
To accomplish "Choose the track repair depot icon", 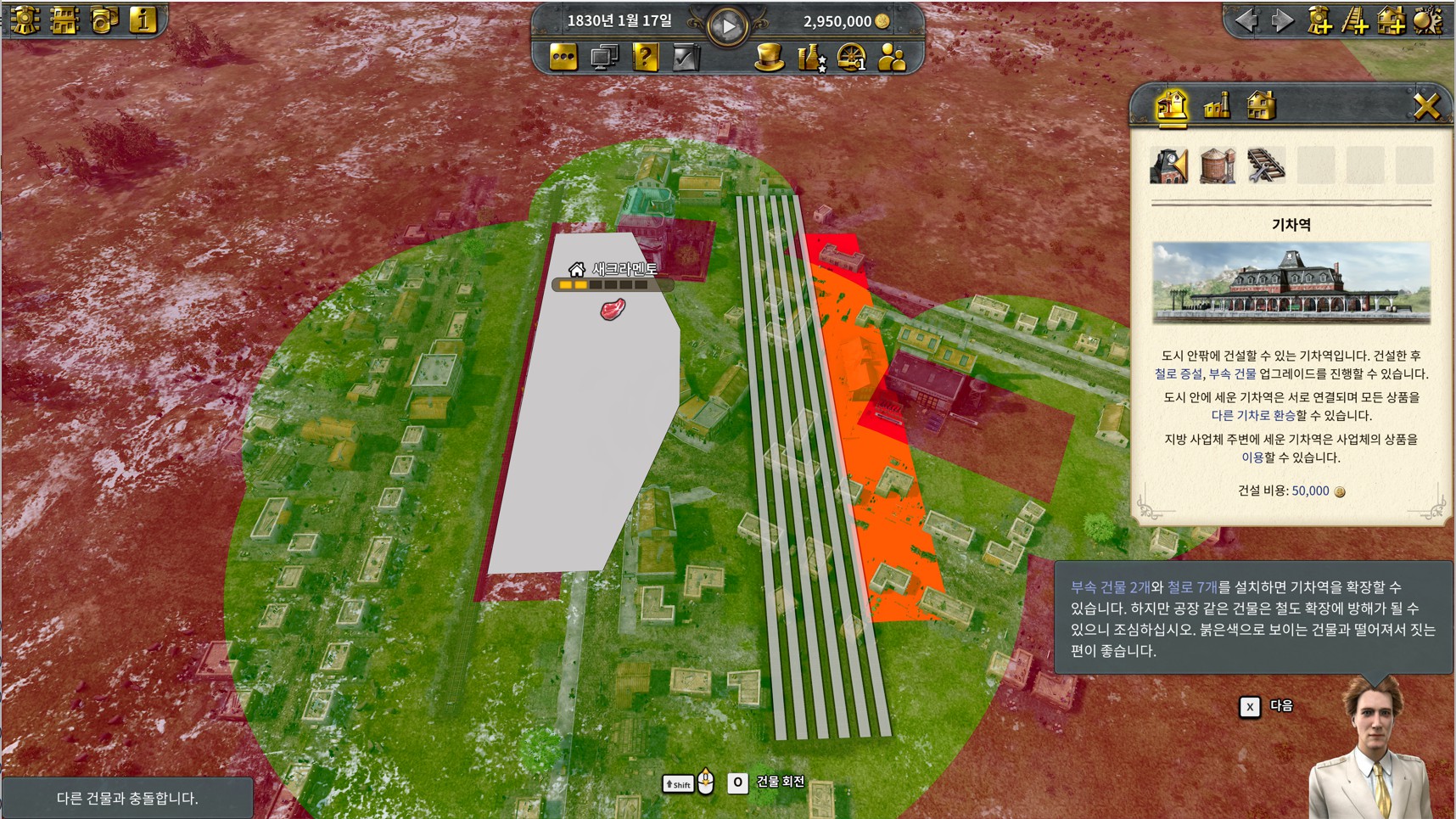I will pyautogui.click(x=1265, y=165).
